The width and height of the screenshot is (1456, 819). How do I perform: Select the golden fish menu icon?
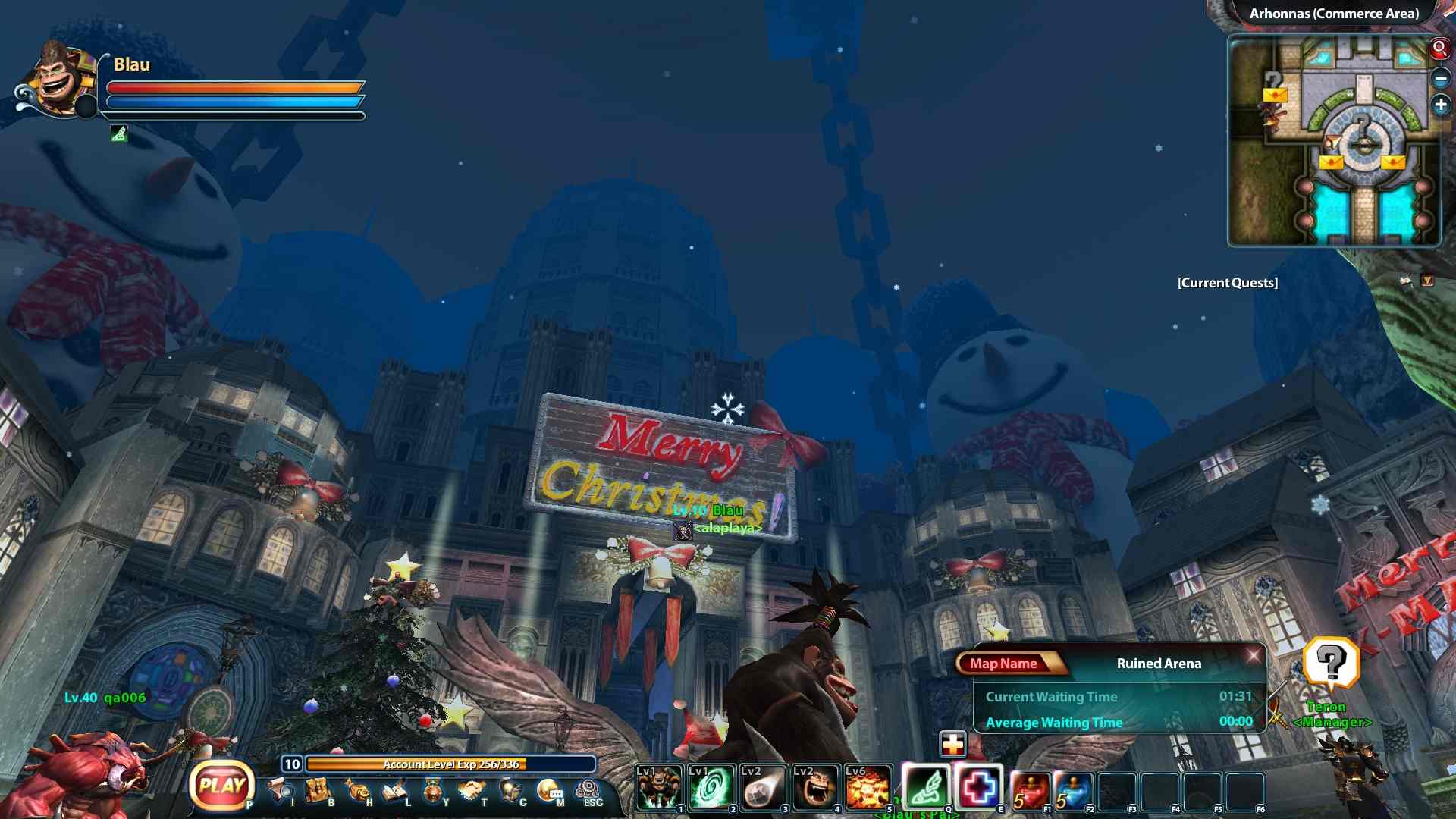click(x=356, y=790)
